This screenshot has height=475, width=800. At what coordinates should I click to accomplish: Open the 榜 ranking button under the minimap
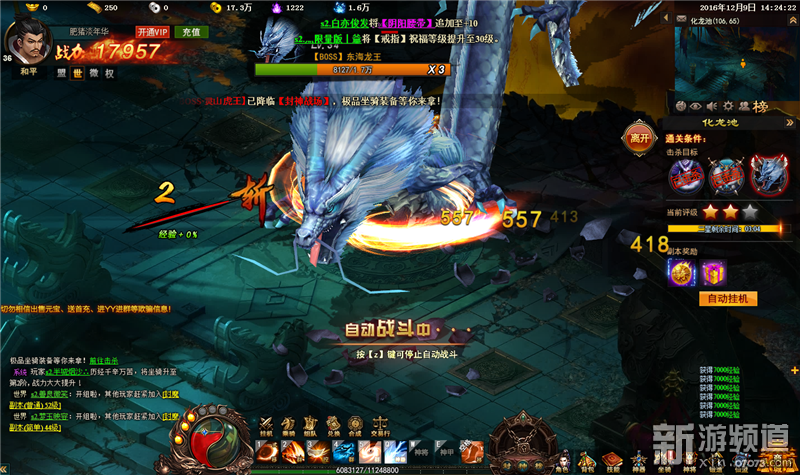pyautogui.click(x=761, y=106)
